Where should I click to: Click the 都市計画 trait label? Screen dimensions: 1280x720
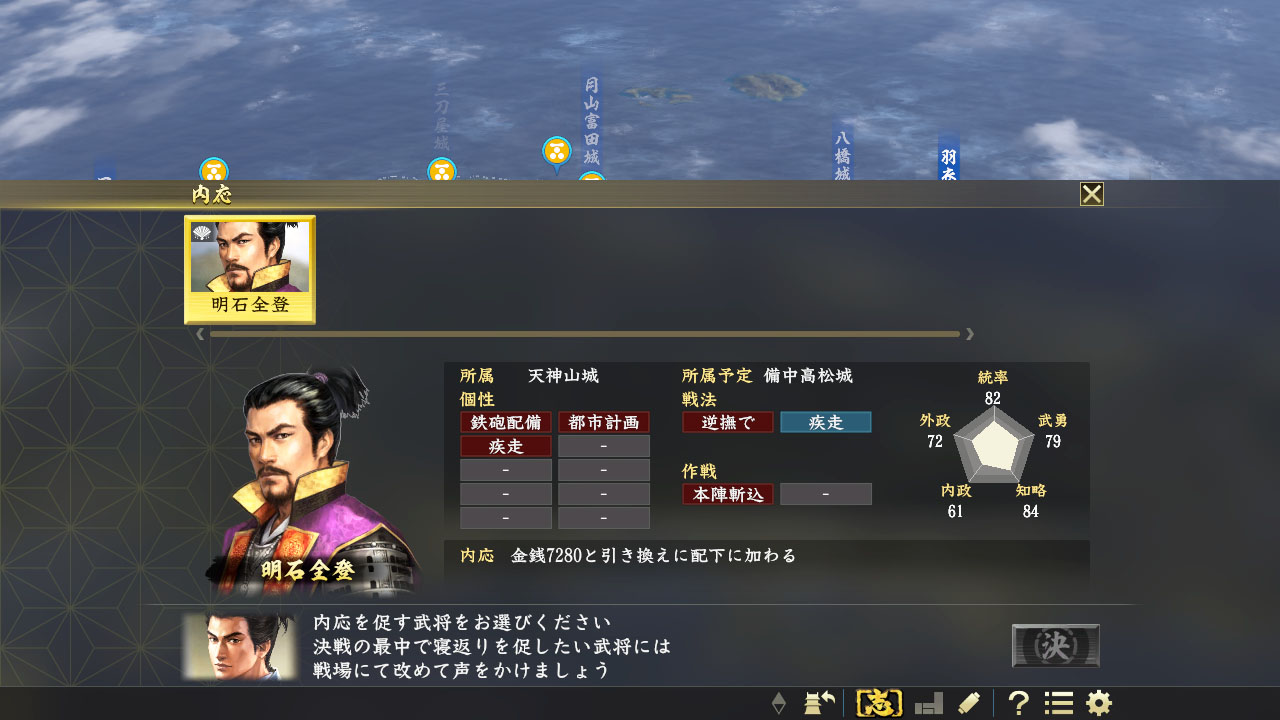click(603, 422)
